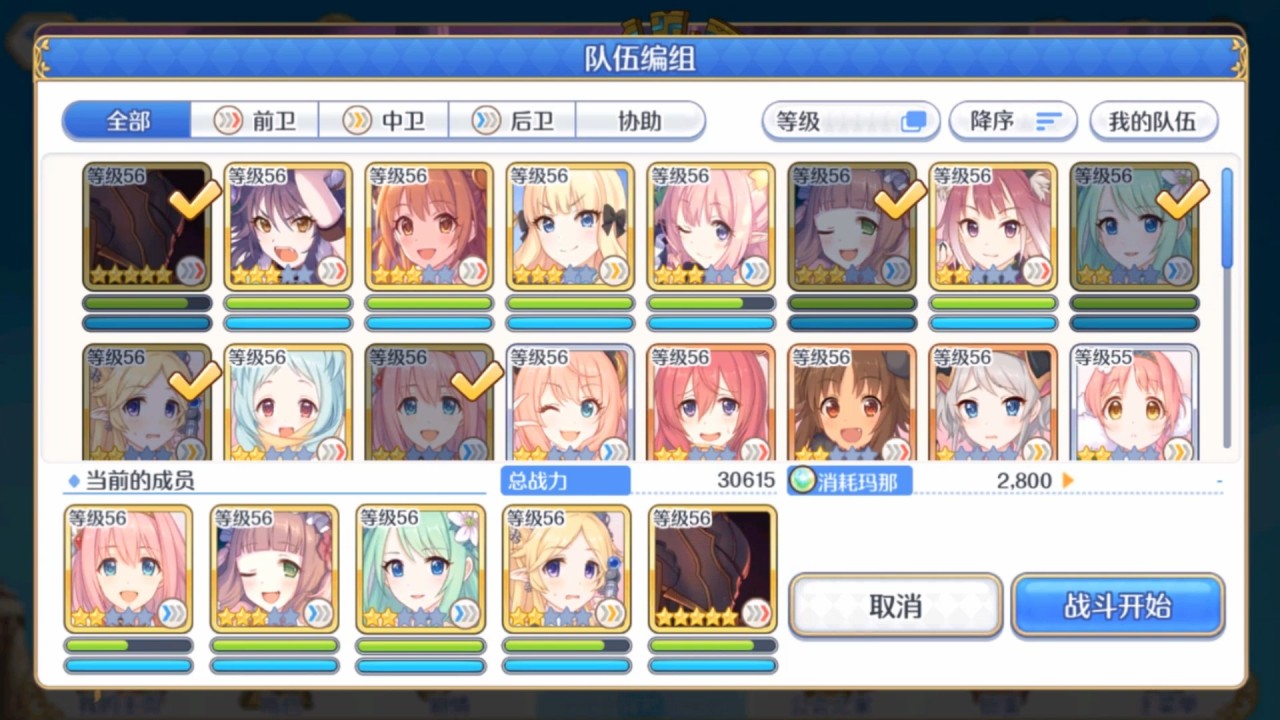Select the orange-haired character in the roster
This screenshot has width=1280, height=720.
[x=428, y=226]
